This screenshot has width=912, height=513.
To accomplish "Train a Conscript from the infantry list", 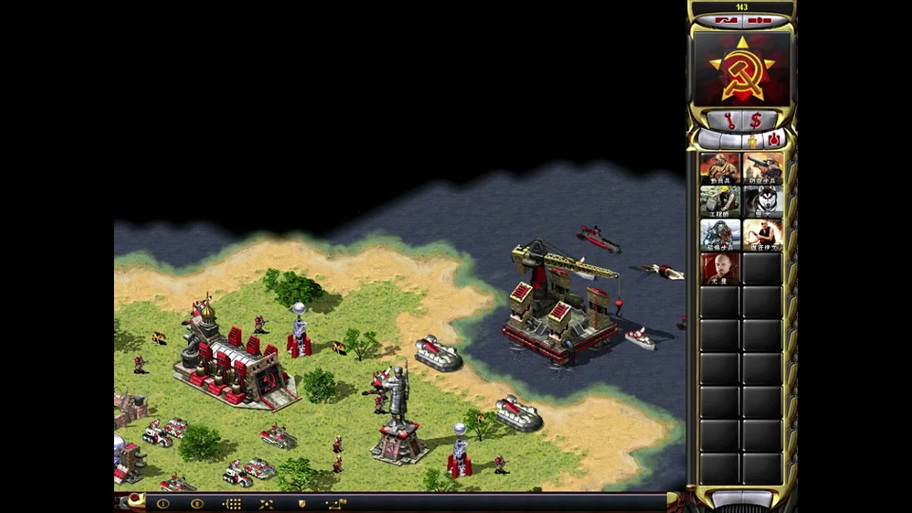I will pos(720,169).
